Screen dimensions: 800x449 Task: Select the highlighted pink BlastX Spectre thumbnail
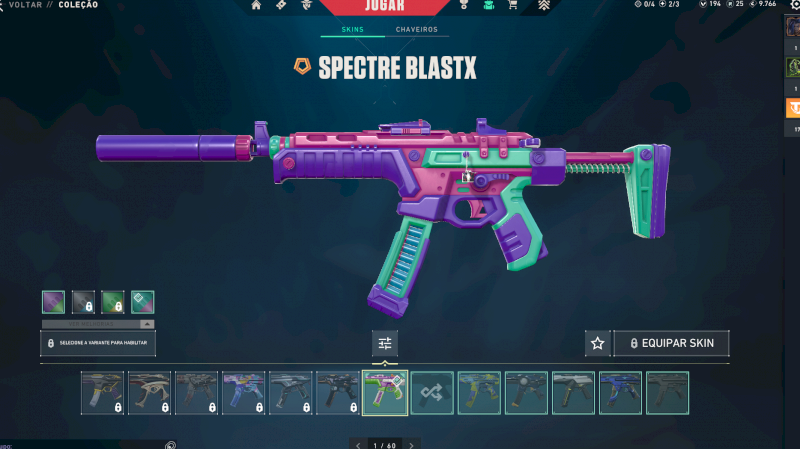coord(384,392)
